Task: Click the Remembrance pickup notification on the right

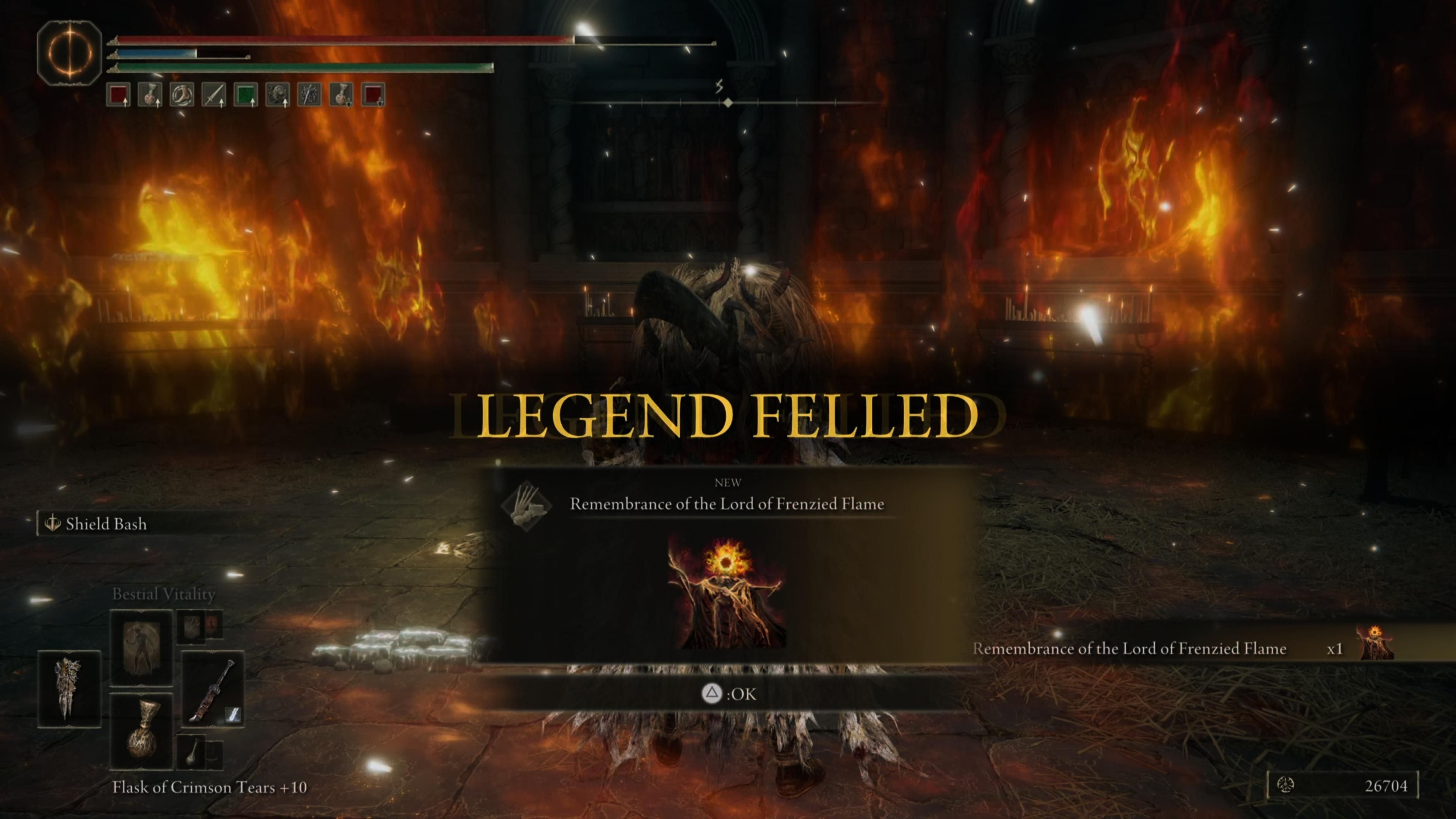Action: [x=1130, y=649]
